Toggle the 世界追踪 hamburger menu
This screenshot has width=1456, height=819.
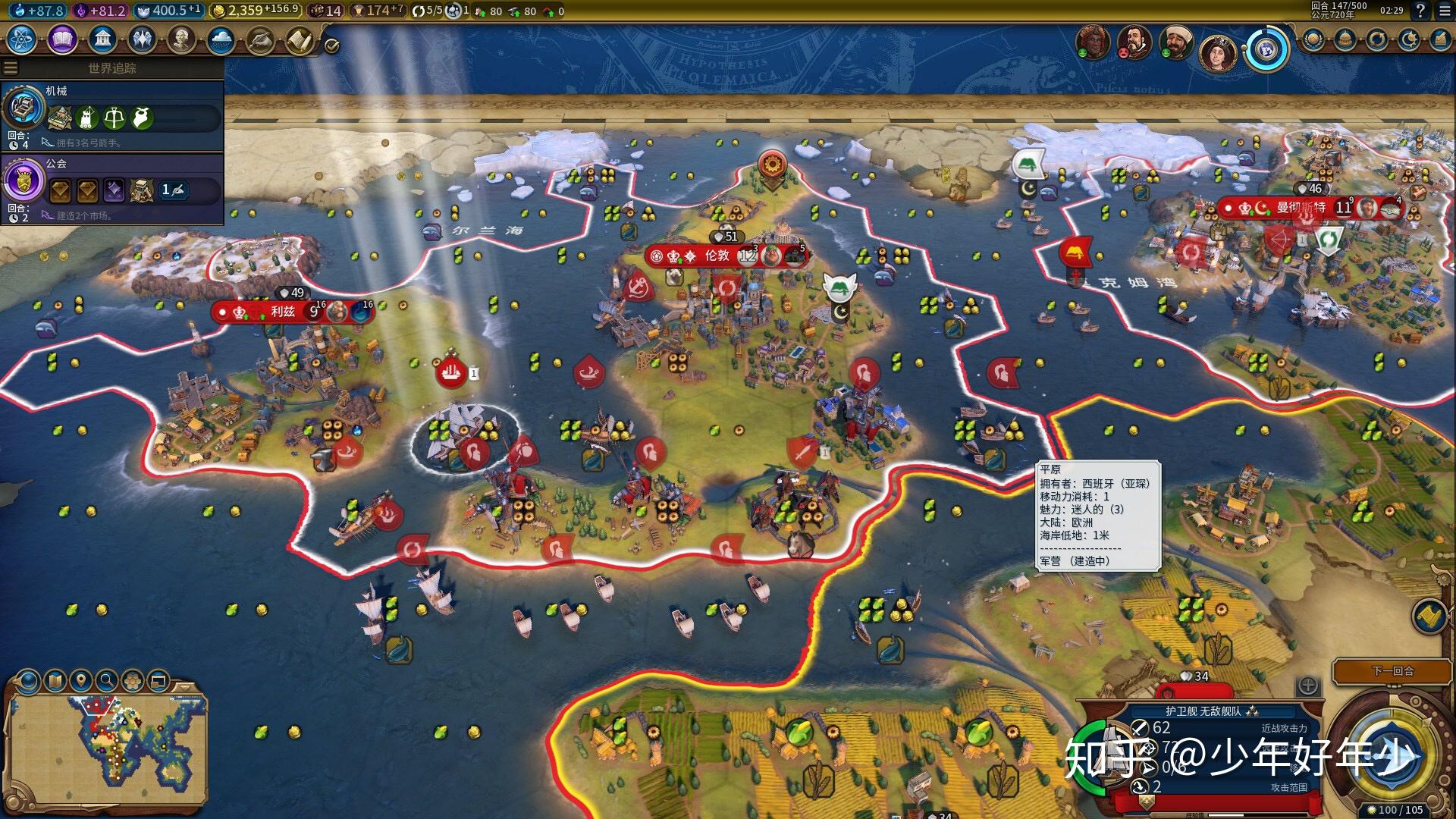click(x=11, y=68)
